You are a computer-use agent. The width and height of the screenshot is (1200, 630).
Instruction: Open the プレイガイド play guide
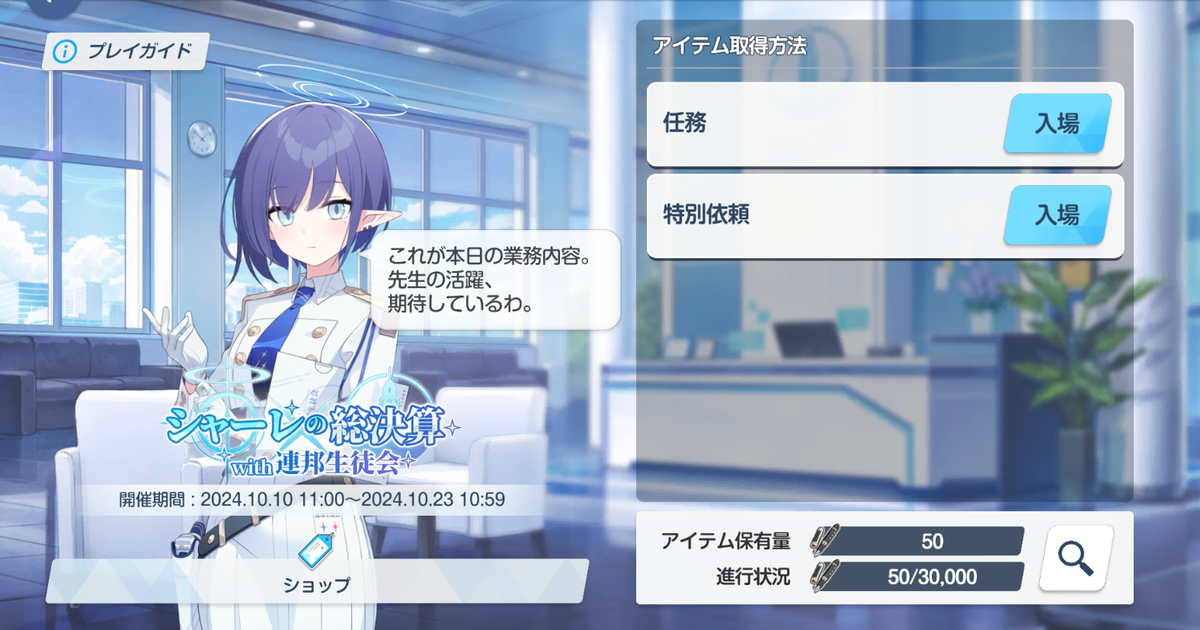pyautogui.click(x=125, y=51)
